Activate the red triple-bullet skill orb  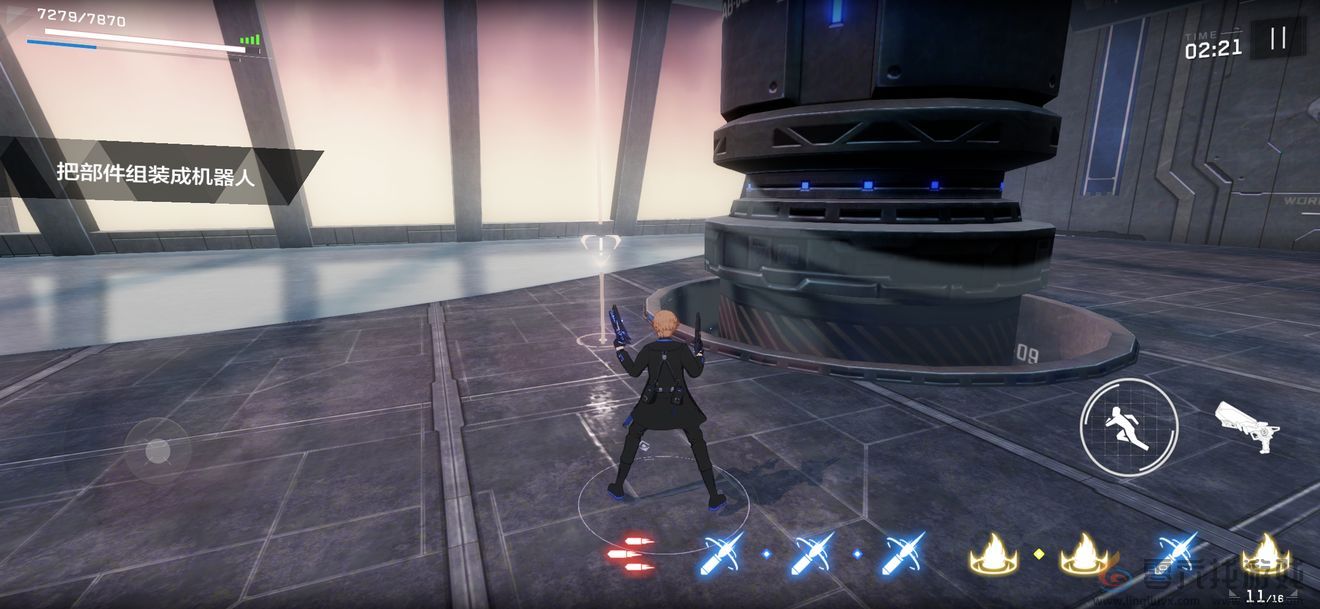point(630,553)
